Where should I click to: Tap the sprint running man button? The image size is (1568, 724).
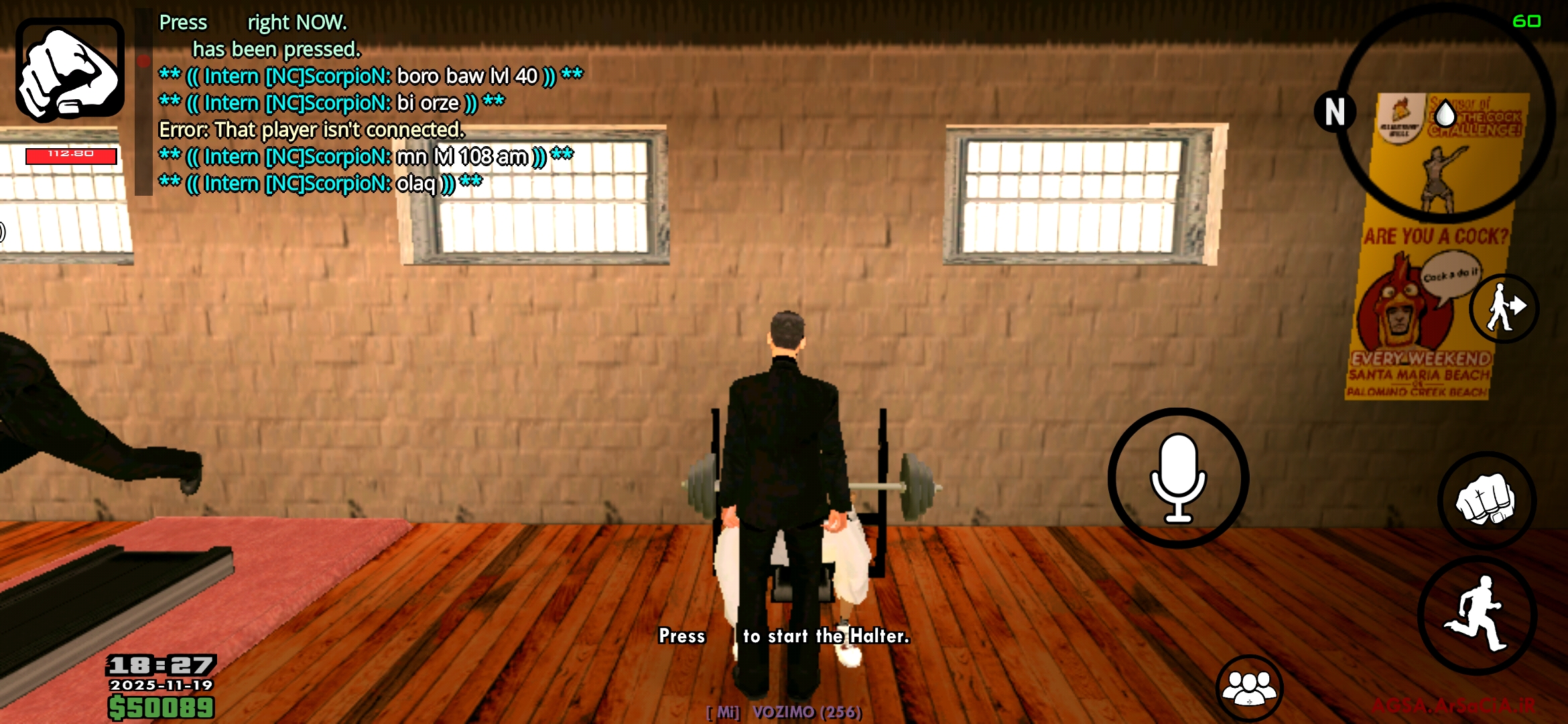point(1477,615)
